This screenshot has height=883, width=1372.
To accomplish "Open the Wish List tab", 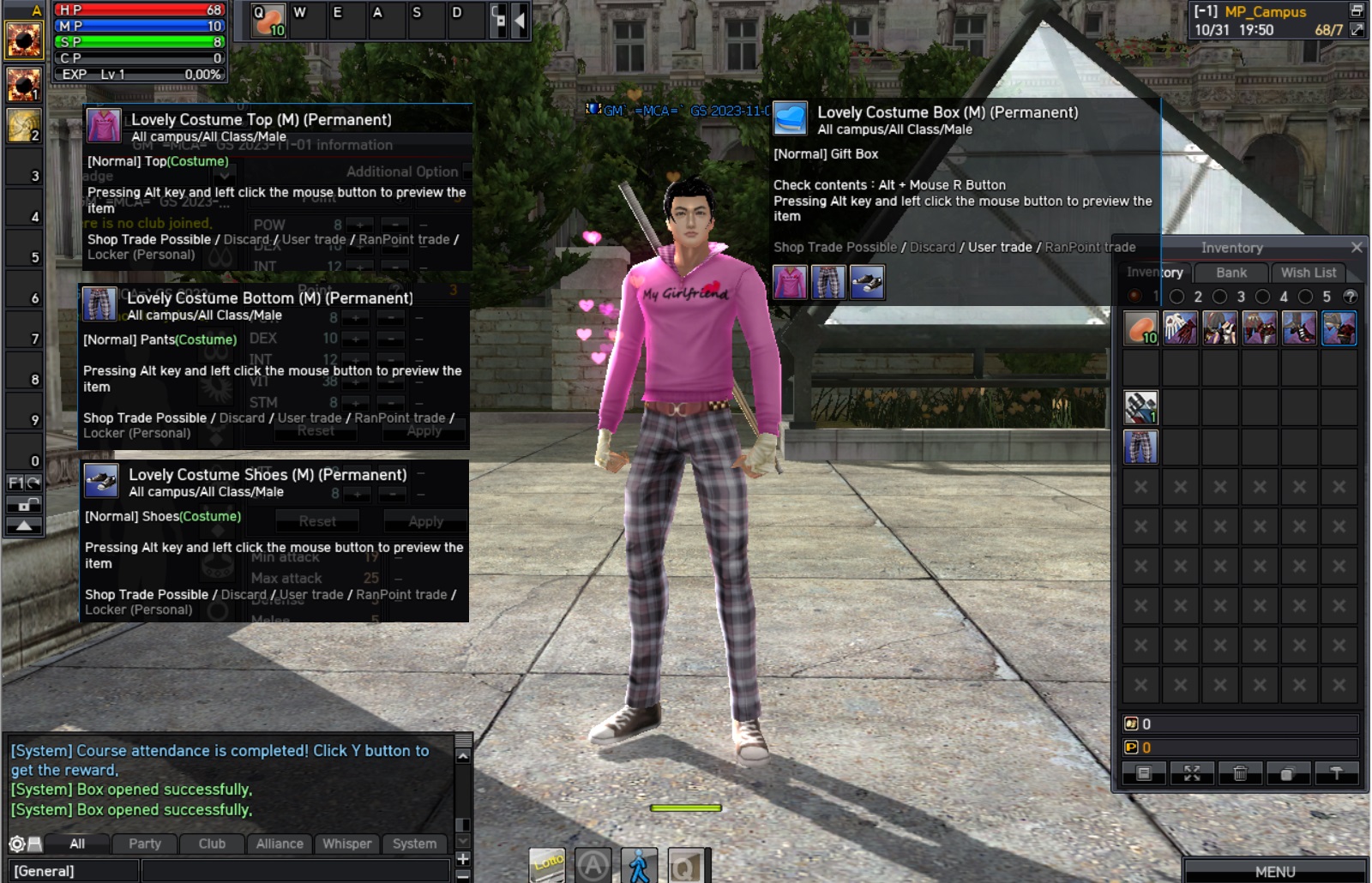I will pos(1308,273).
